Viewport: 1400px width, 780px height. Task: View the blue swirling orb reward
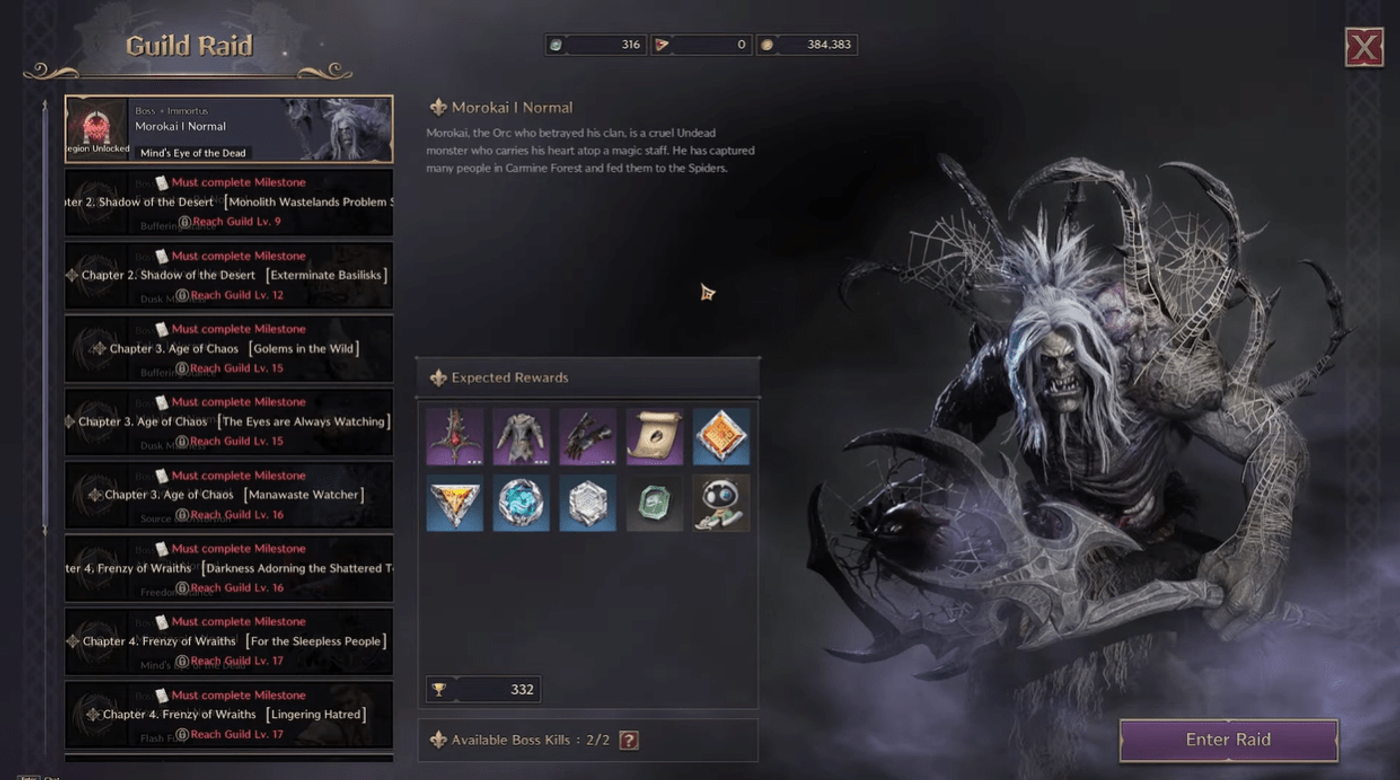click(x=521, y=503)
